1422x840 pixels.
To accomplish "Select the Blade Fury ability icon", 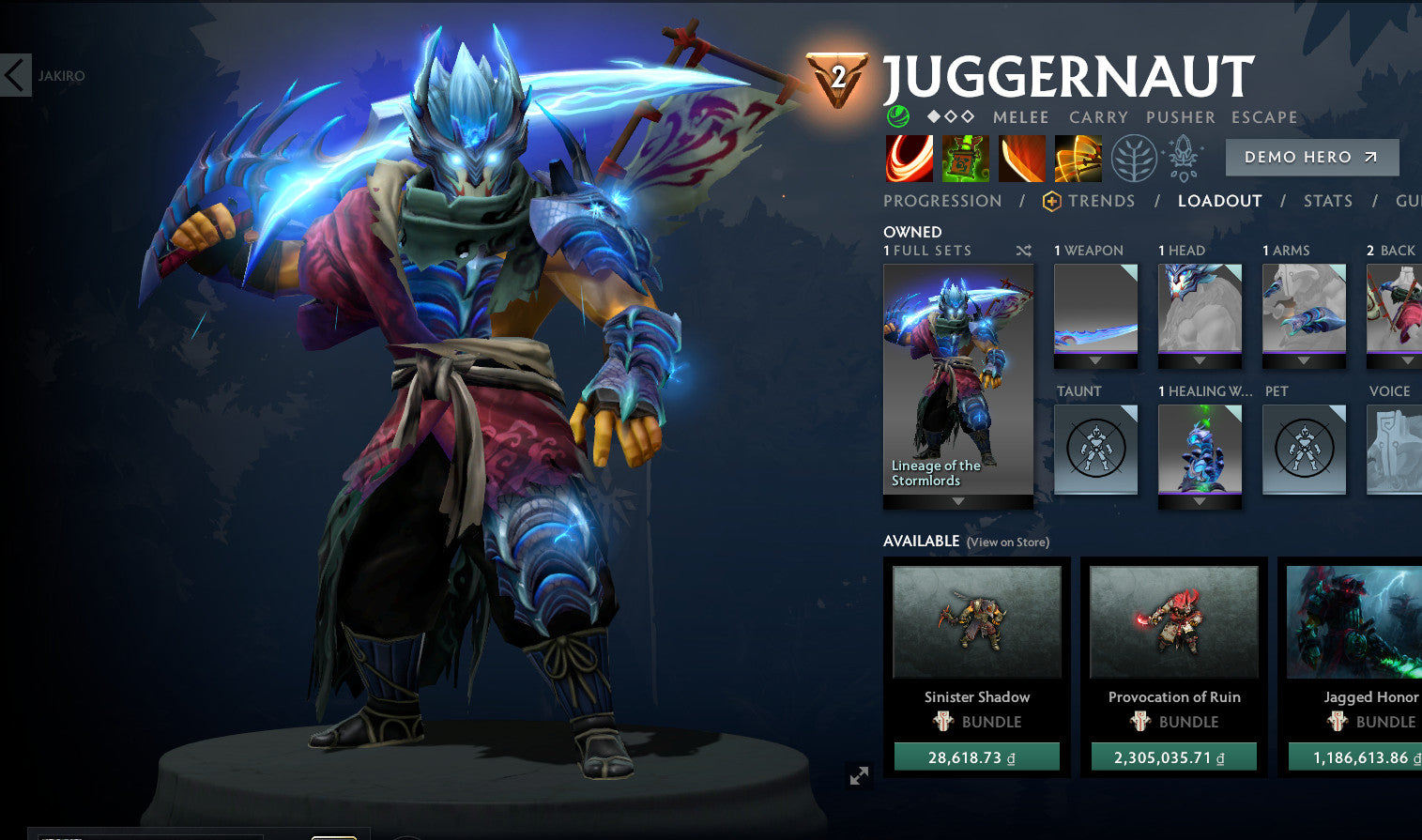I will (907, 158).
